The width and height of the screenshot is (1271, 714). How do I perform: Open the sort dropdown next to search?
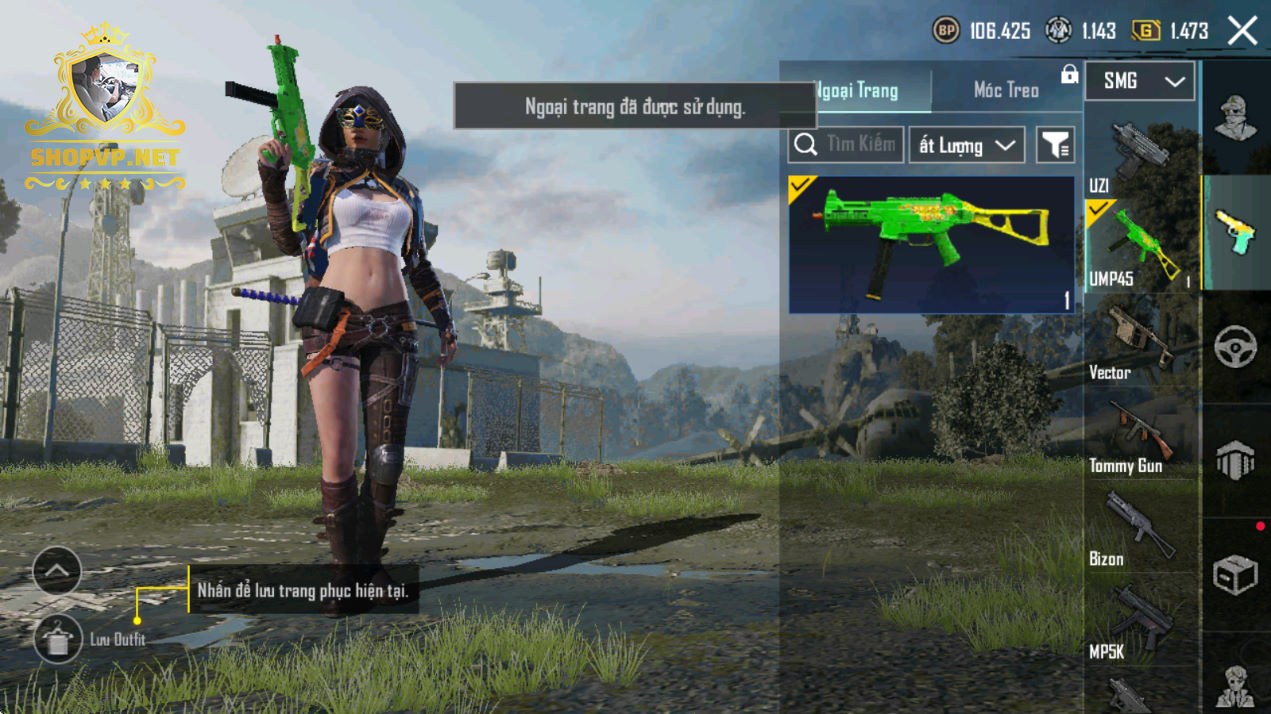pyautogui.click(x=966, y=145)
